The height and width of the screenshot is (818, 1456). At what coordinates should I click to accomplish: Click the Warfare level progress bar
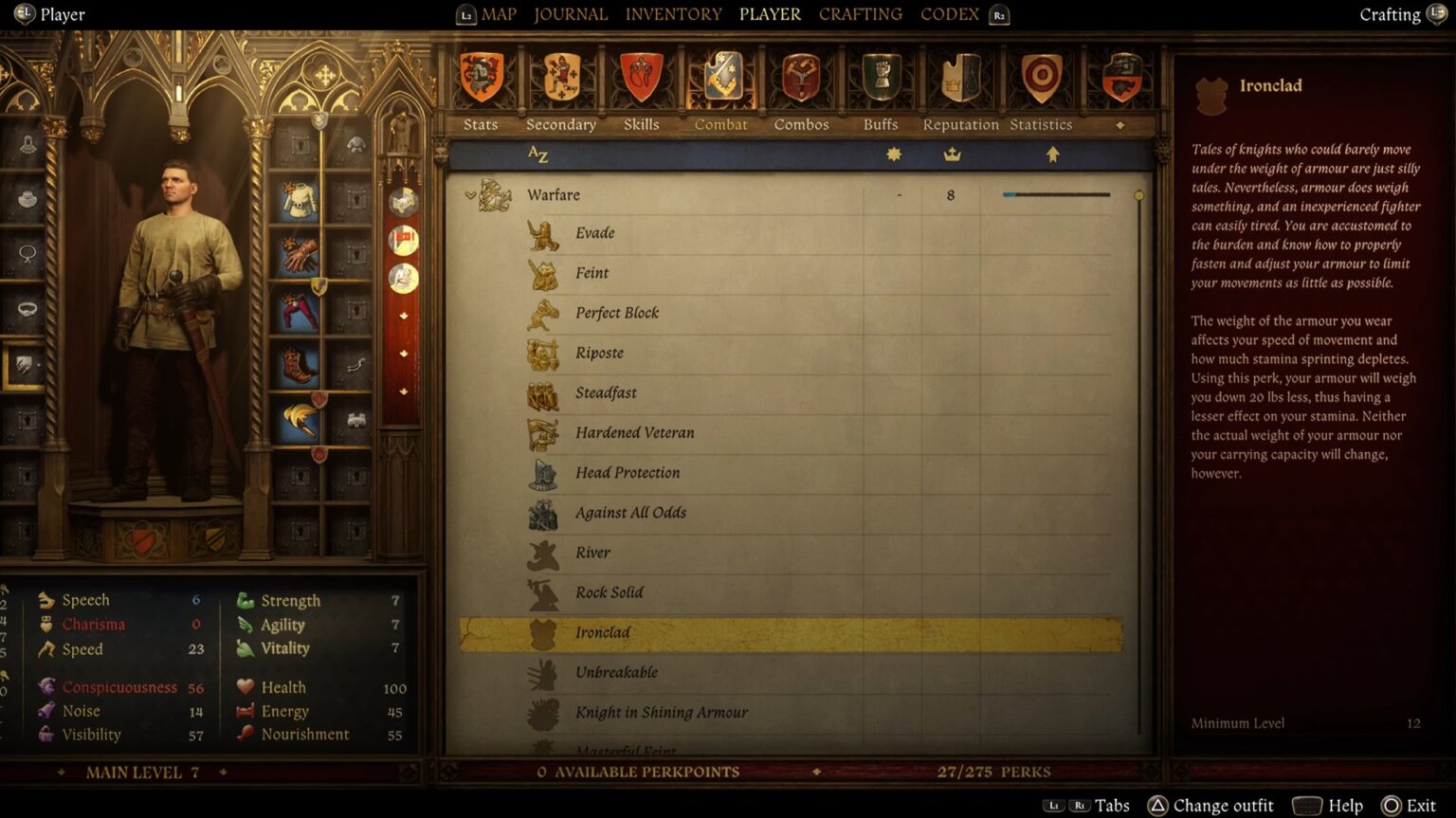[x=1055, y=193]
